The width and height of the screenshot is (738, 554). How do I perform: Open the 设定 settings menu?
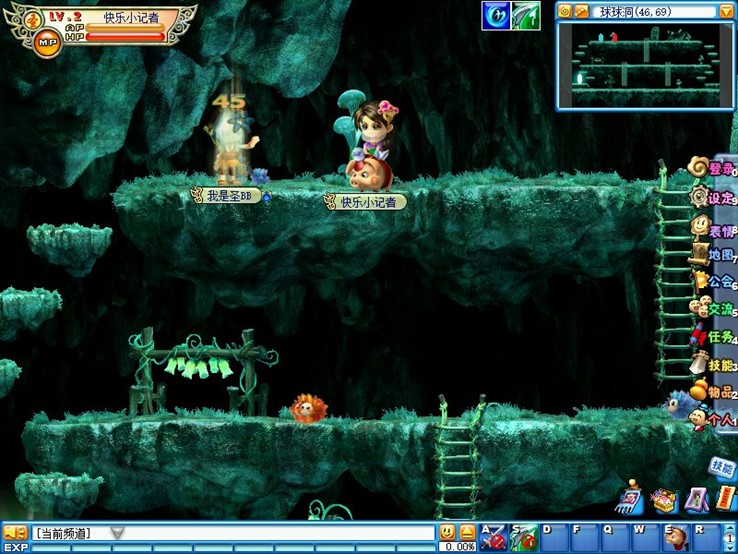(x=714, y=197)
